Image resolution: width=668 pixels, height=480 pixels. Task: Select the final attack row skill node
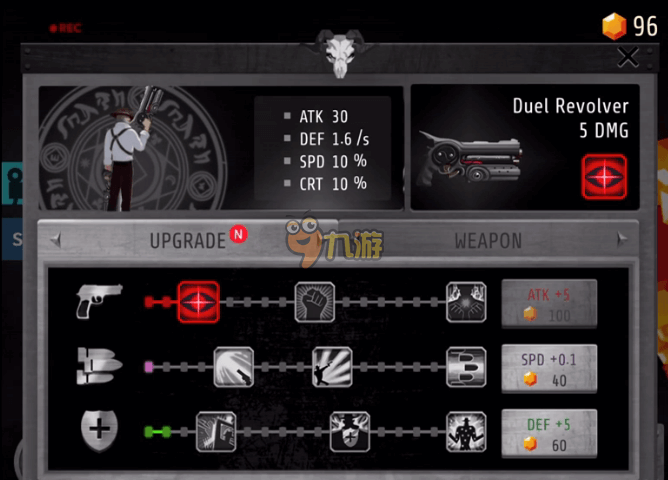pos(466,301)
